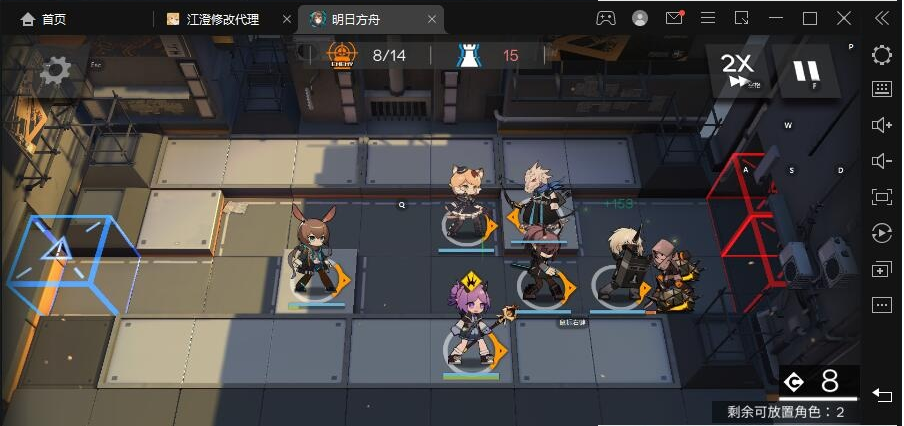Screen dimensions: 904x426
Task: Select the purple-haired operator with skill-ready marker
Action: [471, 330]
